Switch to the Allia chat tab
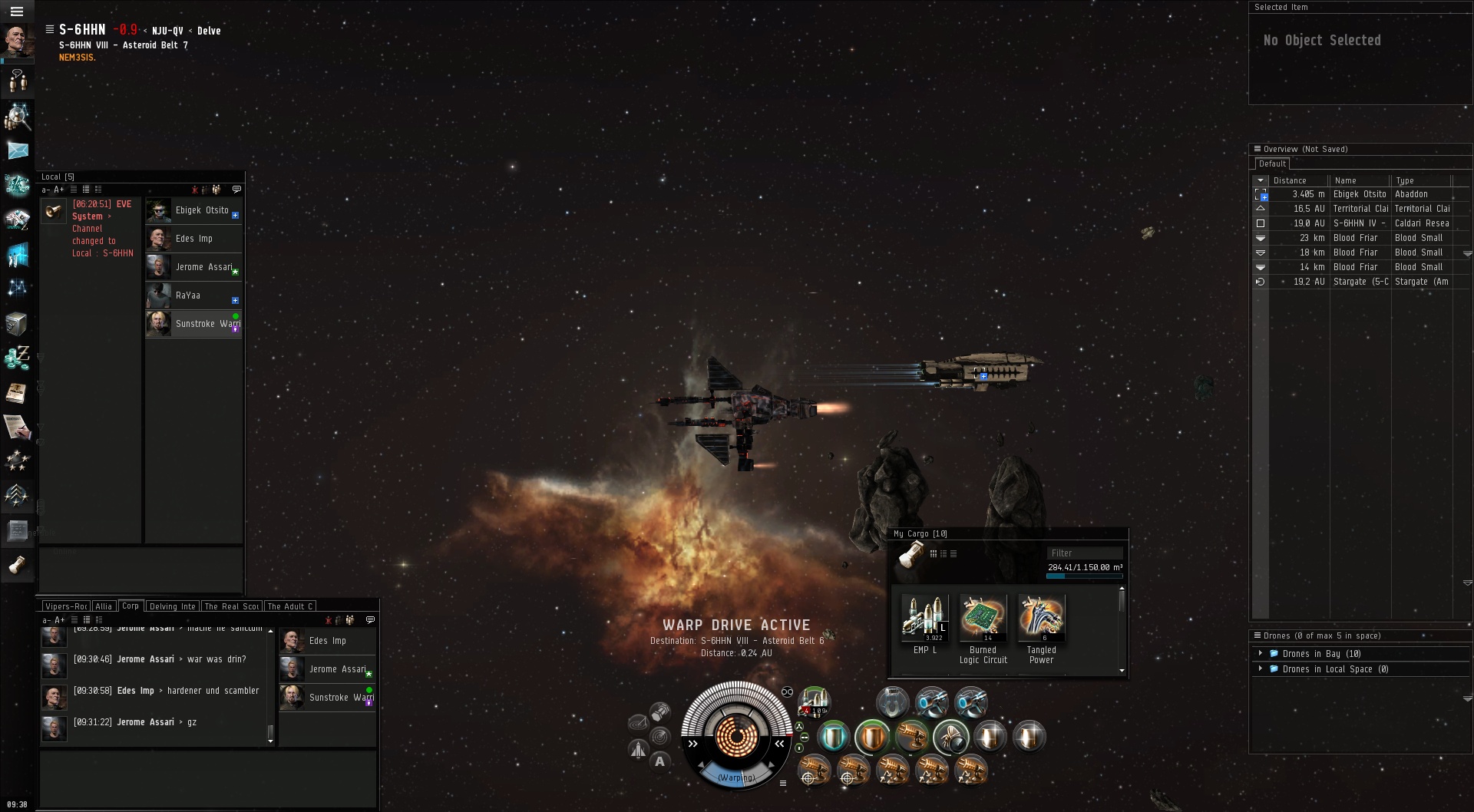This screenshot has height=812, width=1474. point(104,606)
